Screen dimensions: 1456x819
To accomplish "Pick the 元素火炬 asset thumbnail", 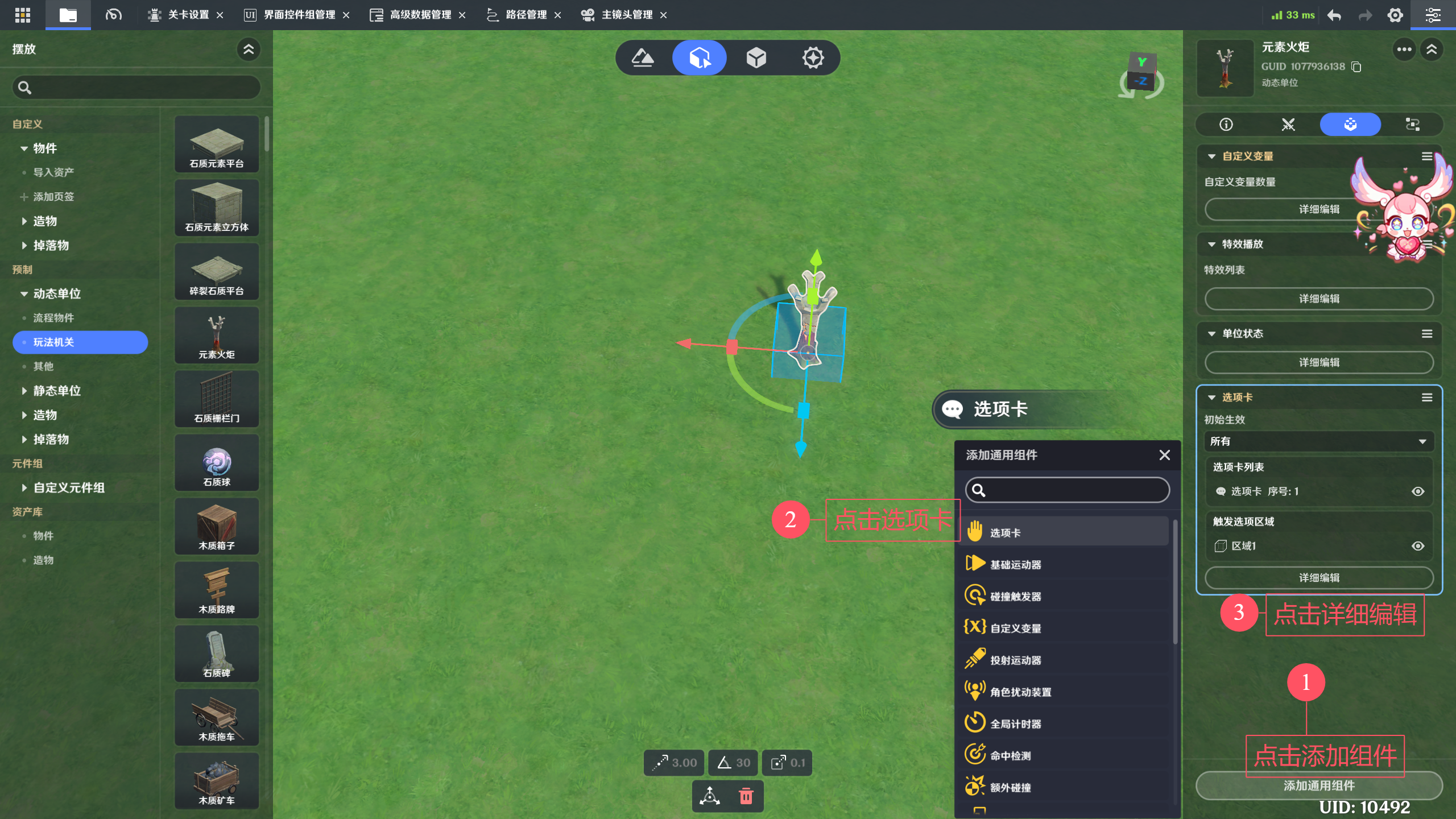I will pos(217,336).
